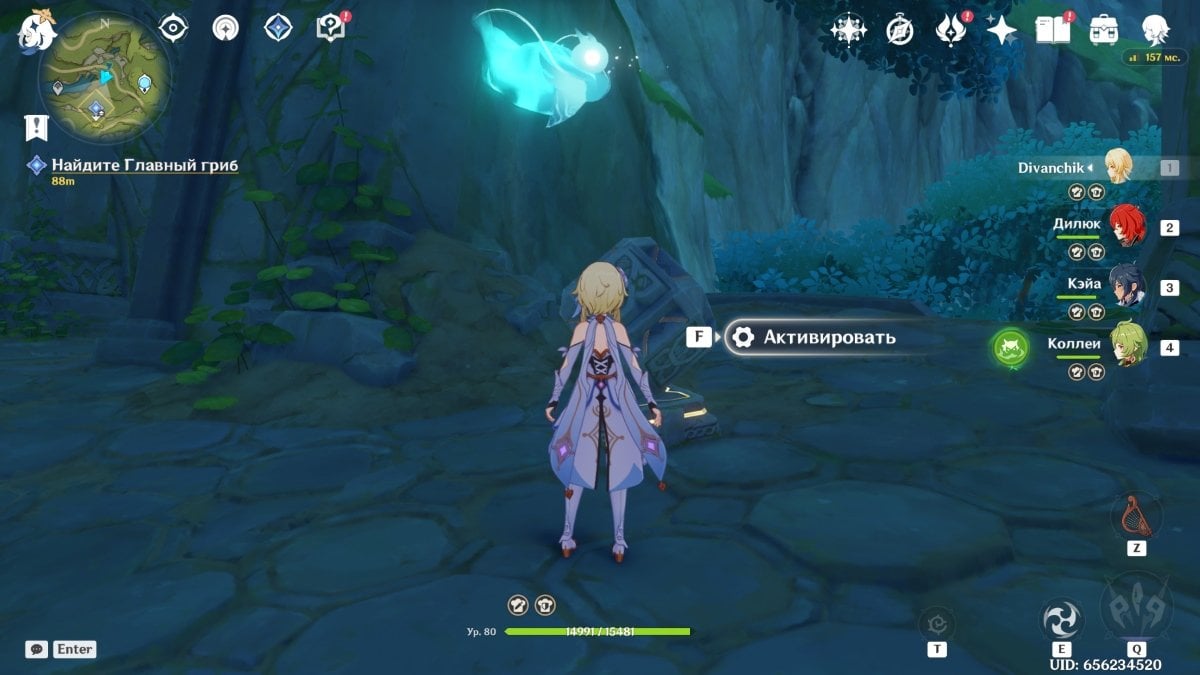Switch to party member Коллеи
The height and width of the screenshot is (675, 1200).
pos(1126,347)
